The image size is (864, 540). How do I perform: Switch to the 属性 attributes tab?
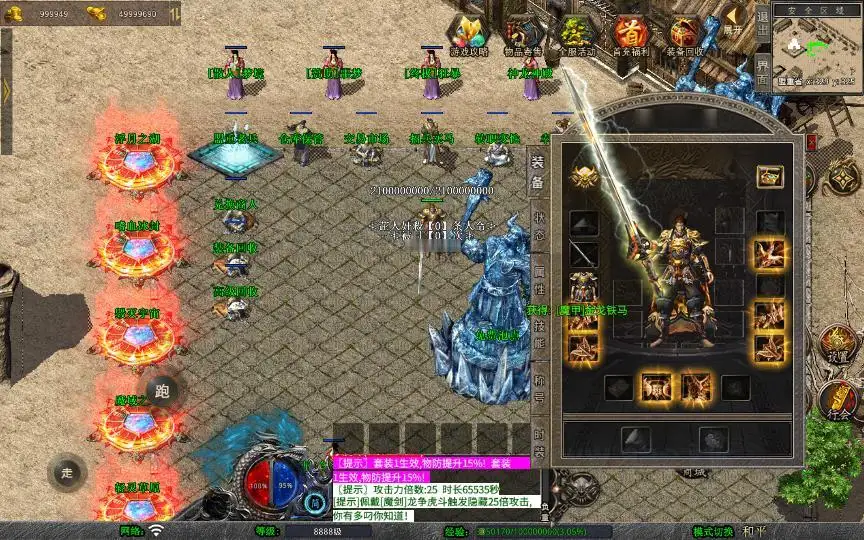tap(538, 276)
